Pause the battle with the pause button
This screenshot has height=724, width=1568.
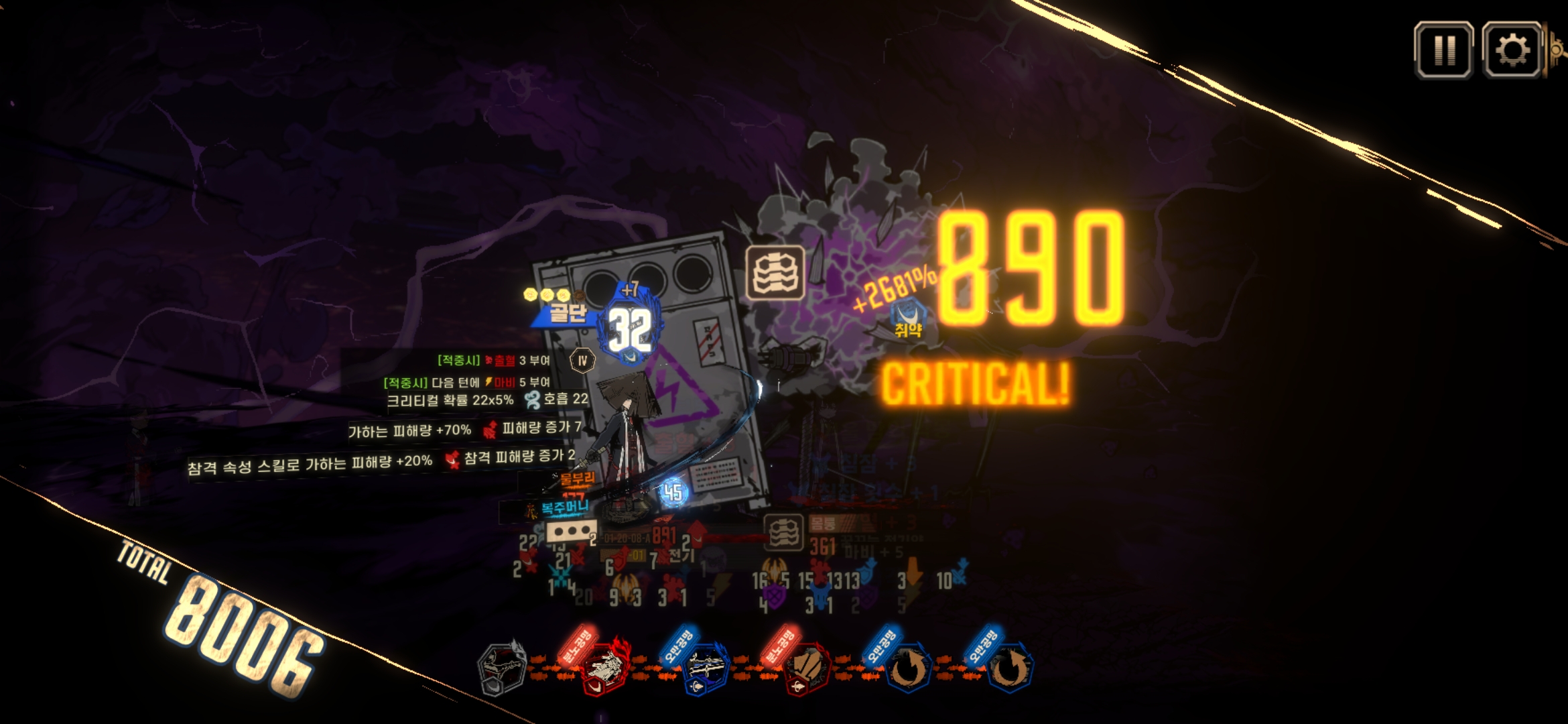click(1443, 50)
